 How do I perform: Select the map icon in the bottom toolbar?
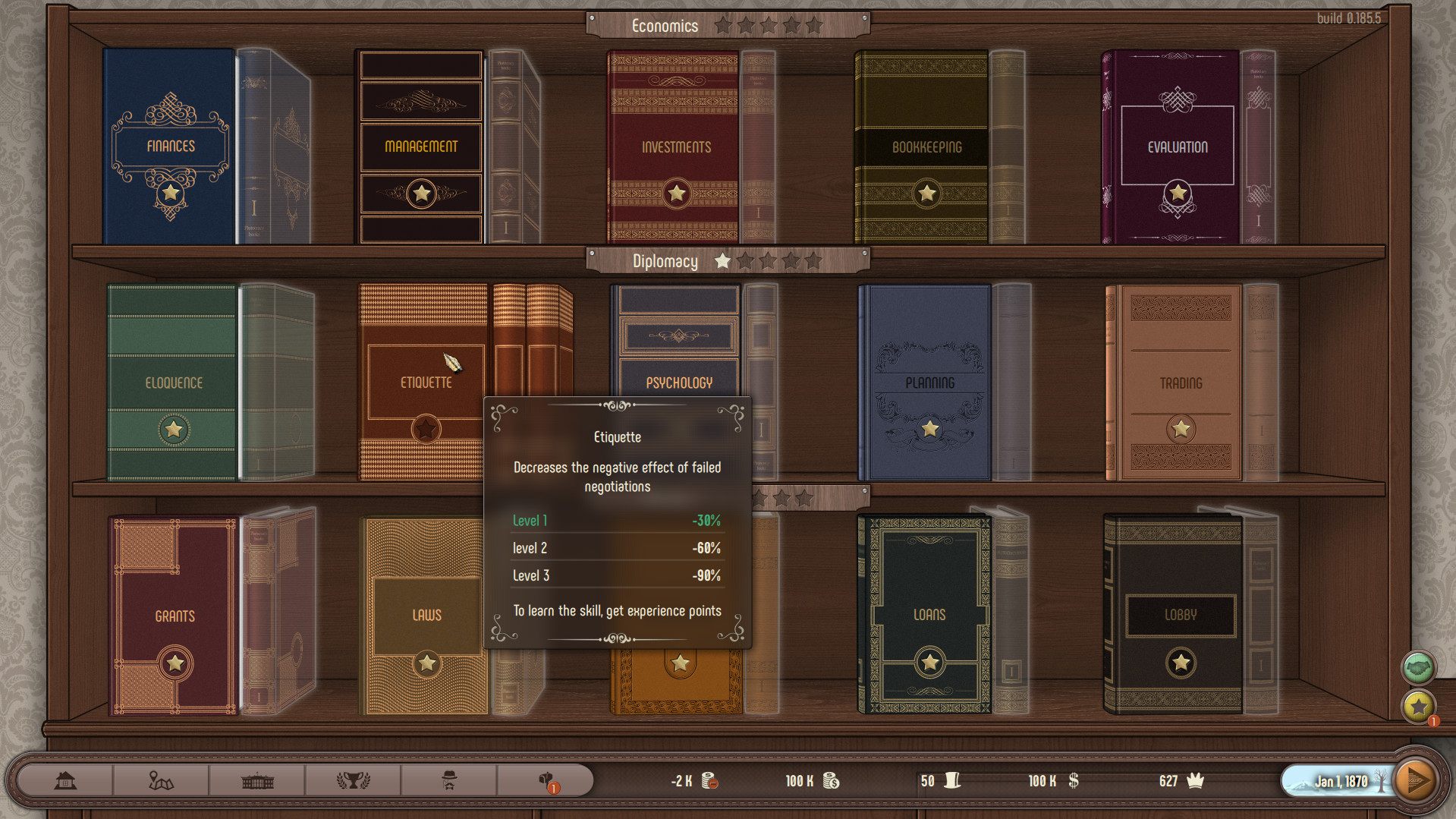[161, 780]
